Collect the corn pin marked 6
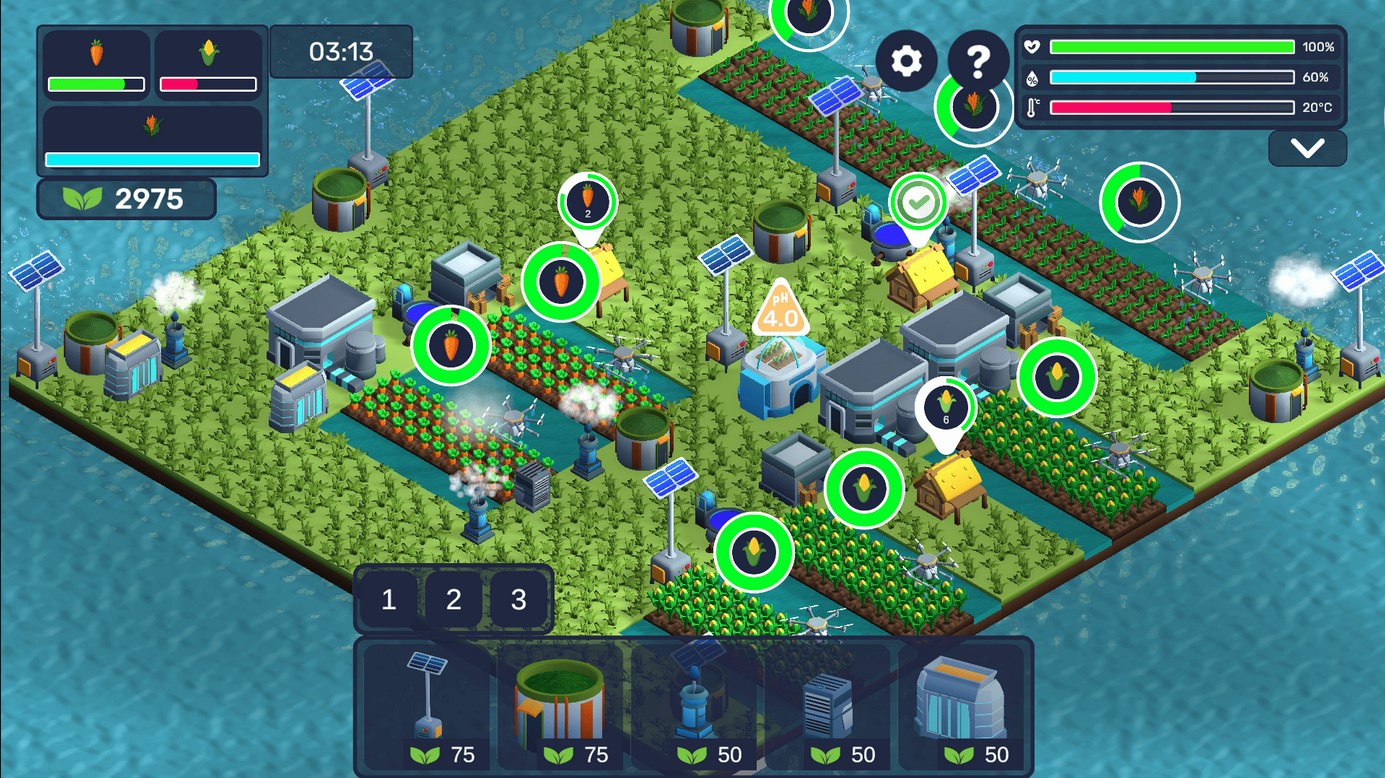 [x=945, y=407]
